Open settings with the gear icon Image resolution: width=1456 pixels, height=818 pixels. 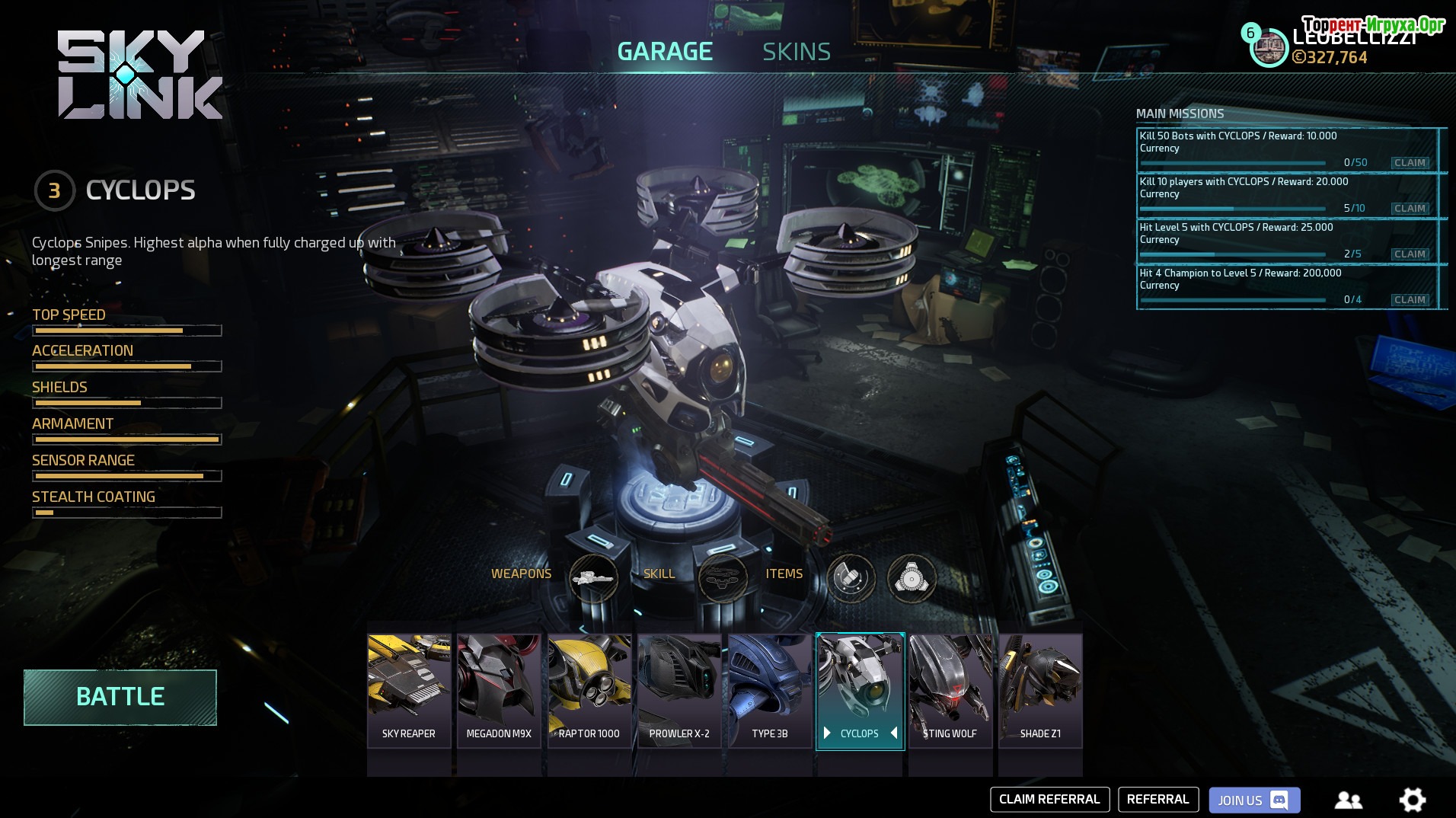coord(1412,800)
